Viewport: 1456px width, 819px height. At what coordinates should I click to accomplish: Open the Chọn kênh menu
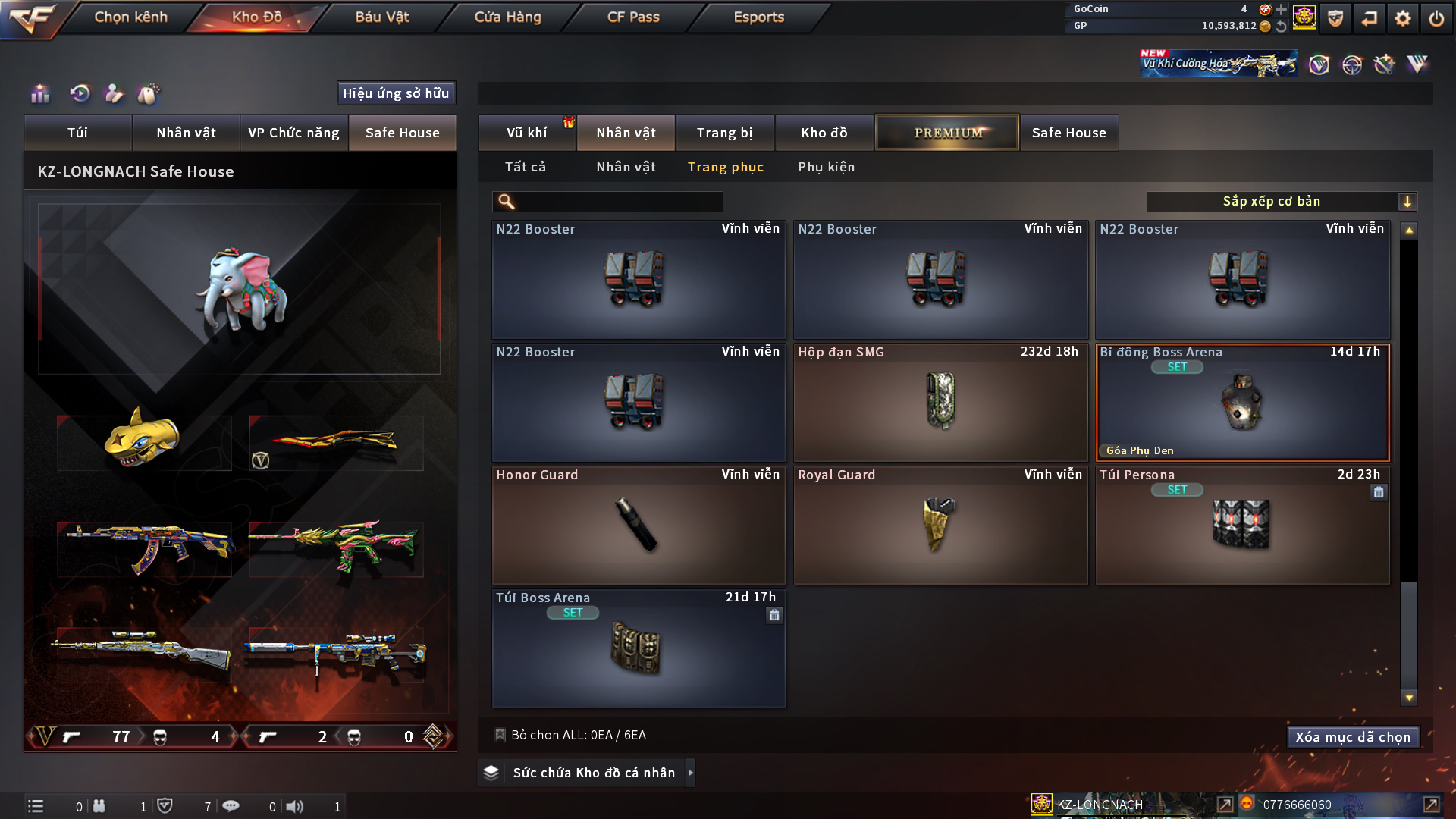pyautogui.click(x=130, y=17)
